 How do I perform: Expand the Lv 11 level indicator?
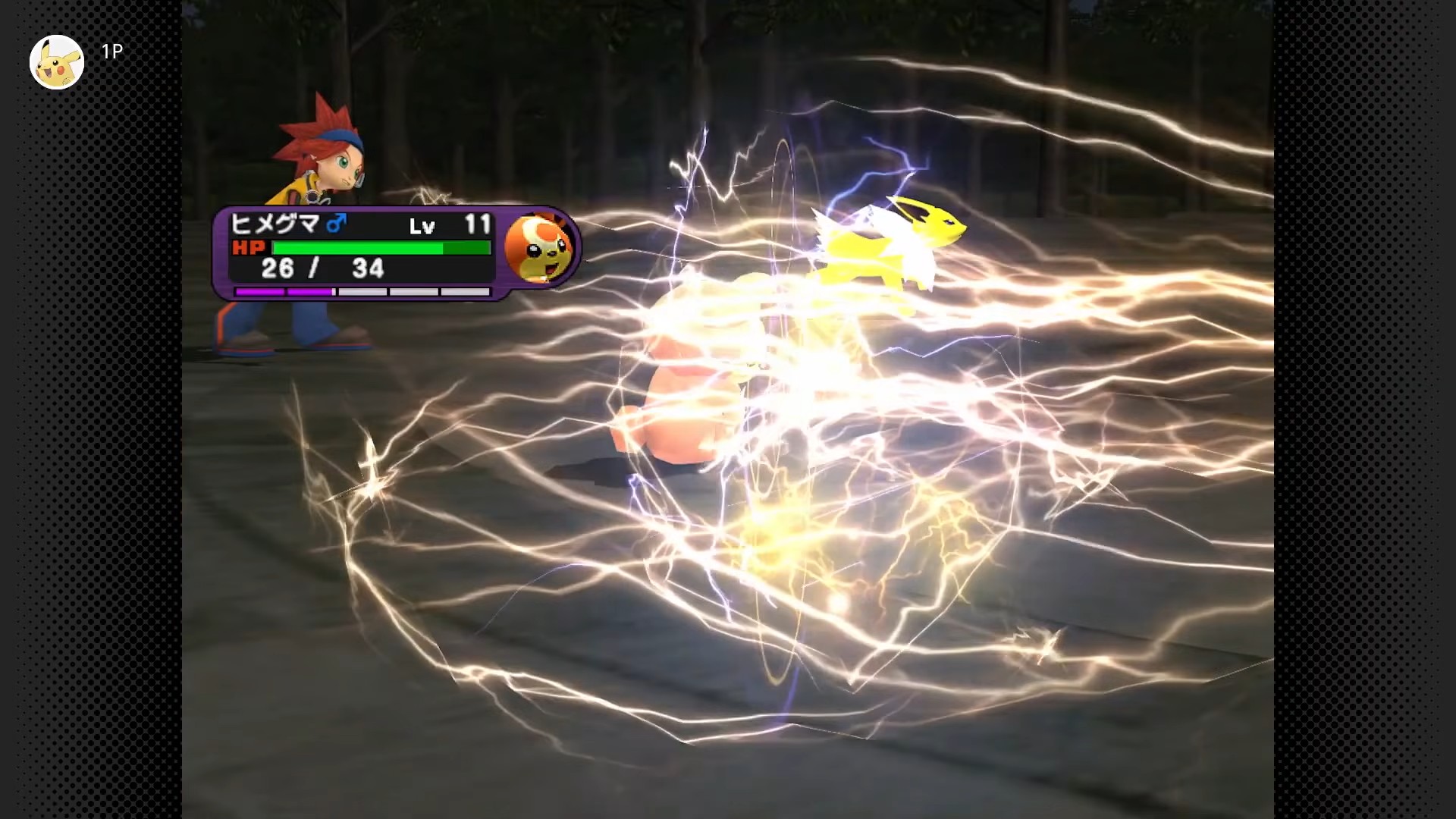point(455,224)
